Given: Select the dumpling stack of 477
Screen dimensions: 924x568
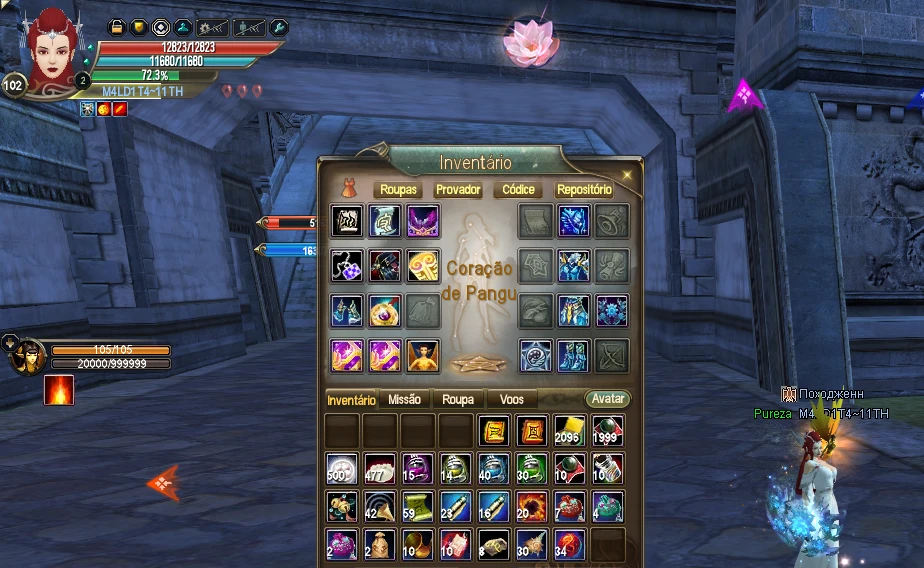Looking at the screenshot, I should tap(380, 469).
